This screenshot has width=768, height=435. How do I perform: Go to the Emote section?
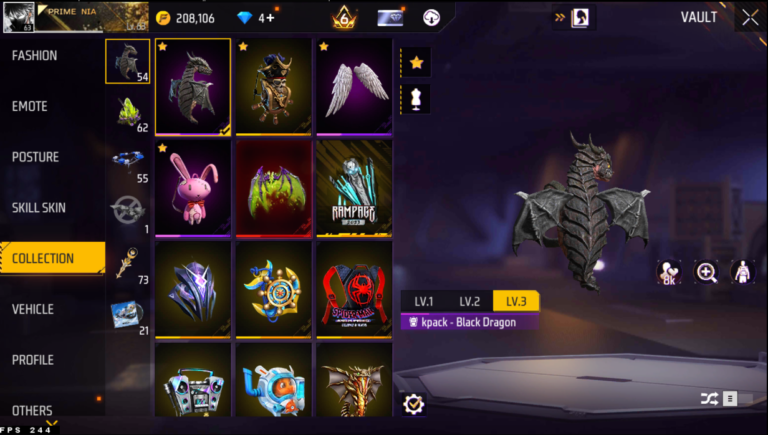point(30,107)
